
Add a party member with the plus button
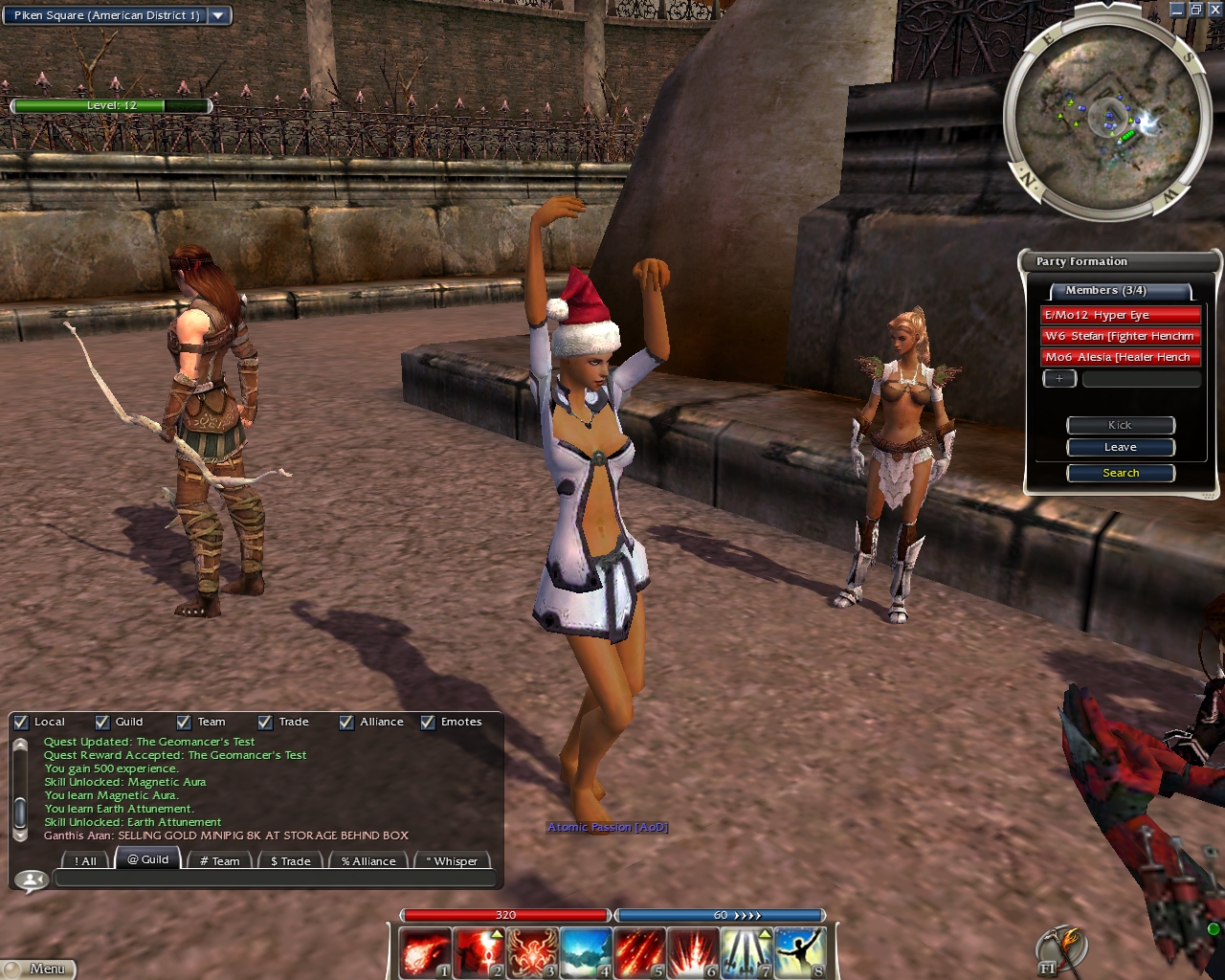[1059, 379]
